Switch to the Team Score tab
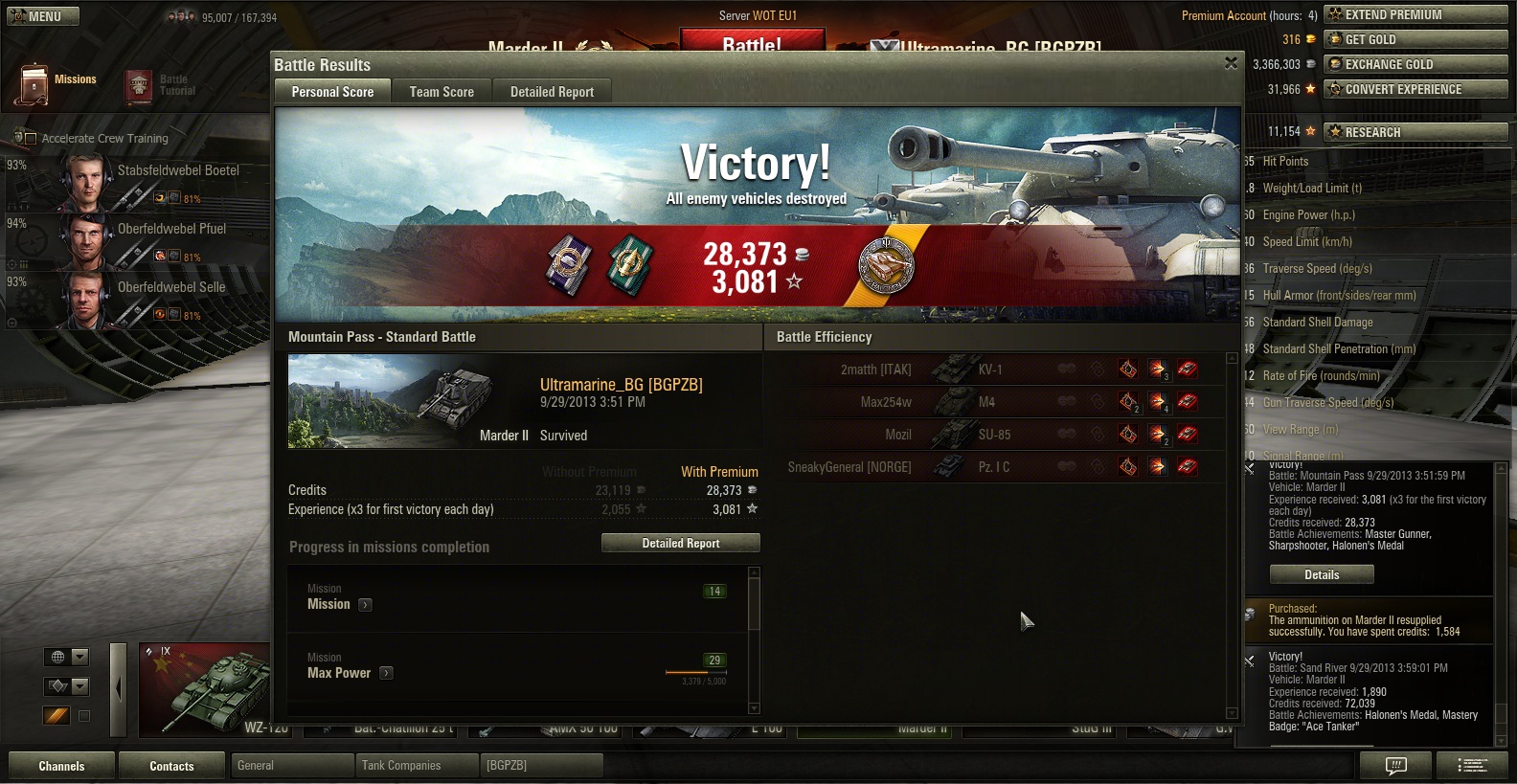 (442, 92)
